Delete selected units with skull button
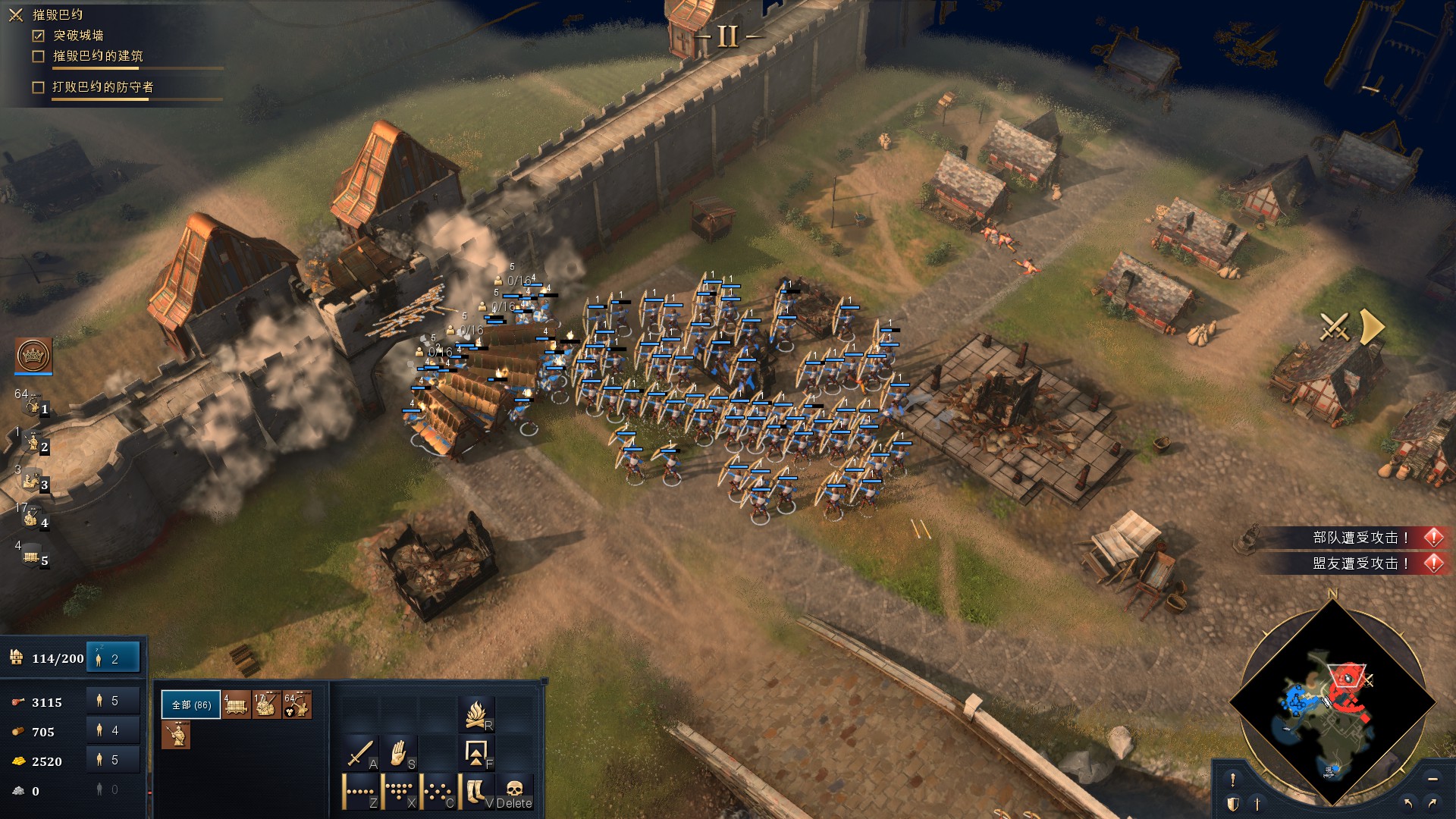The image size is (1456, 819). click(x=515, y=792)
